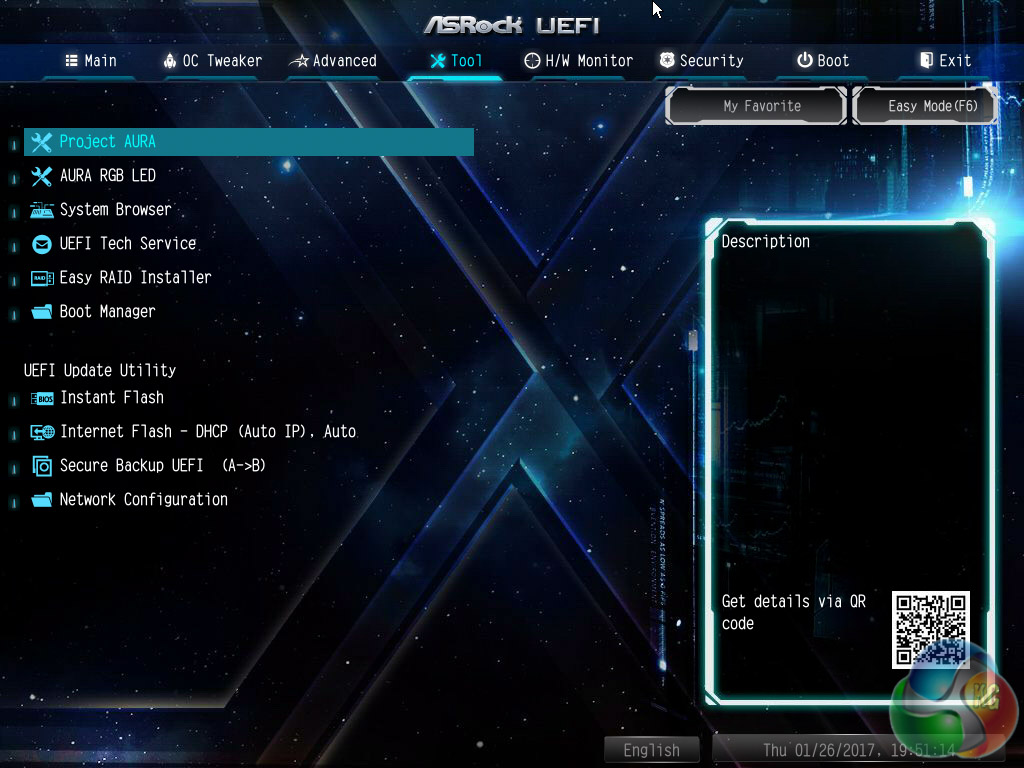Go to the Exit tab
The width and height of the screenshot is (1024, 768).
945,61
